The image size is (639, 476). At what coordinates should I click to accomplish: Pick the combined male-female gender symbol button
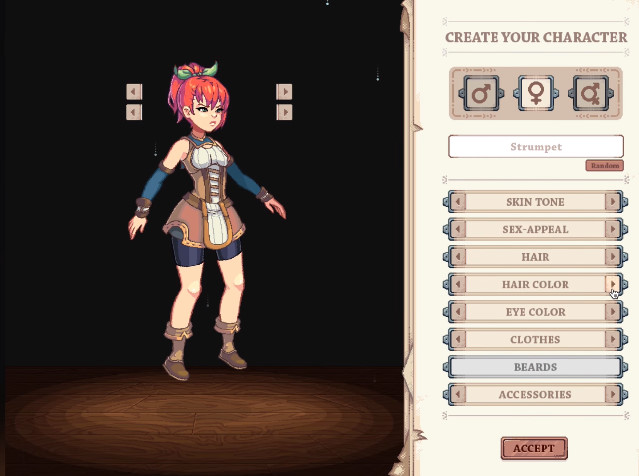tap(589, 94)
